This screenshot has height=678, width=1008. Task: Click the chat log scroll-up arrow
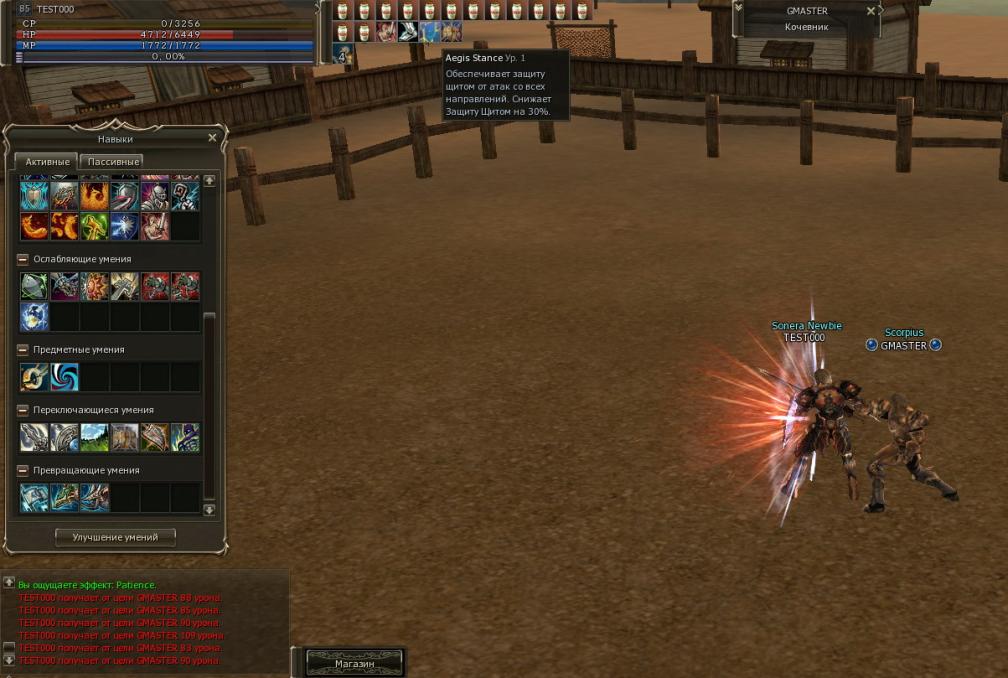[9, 582]
